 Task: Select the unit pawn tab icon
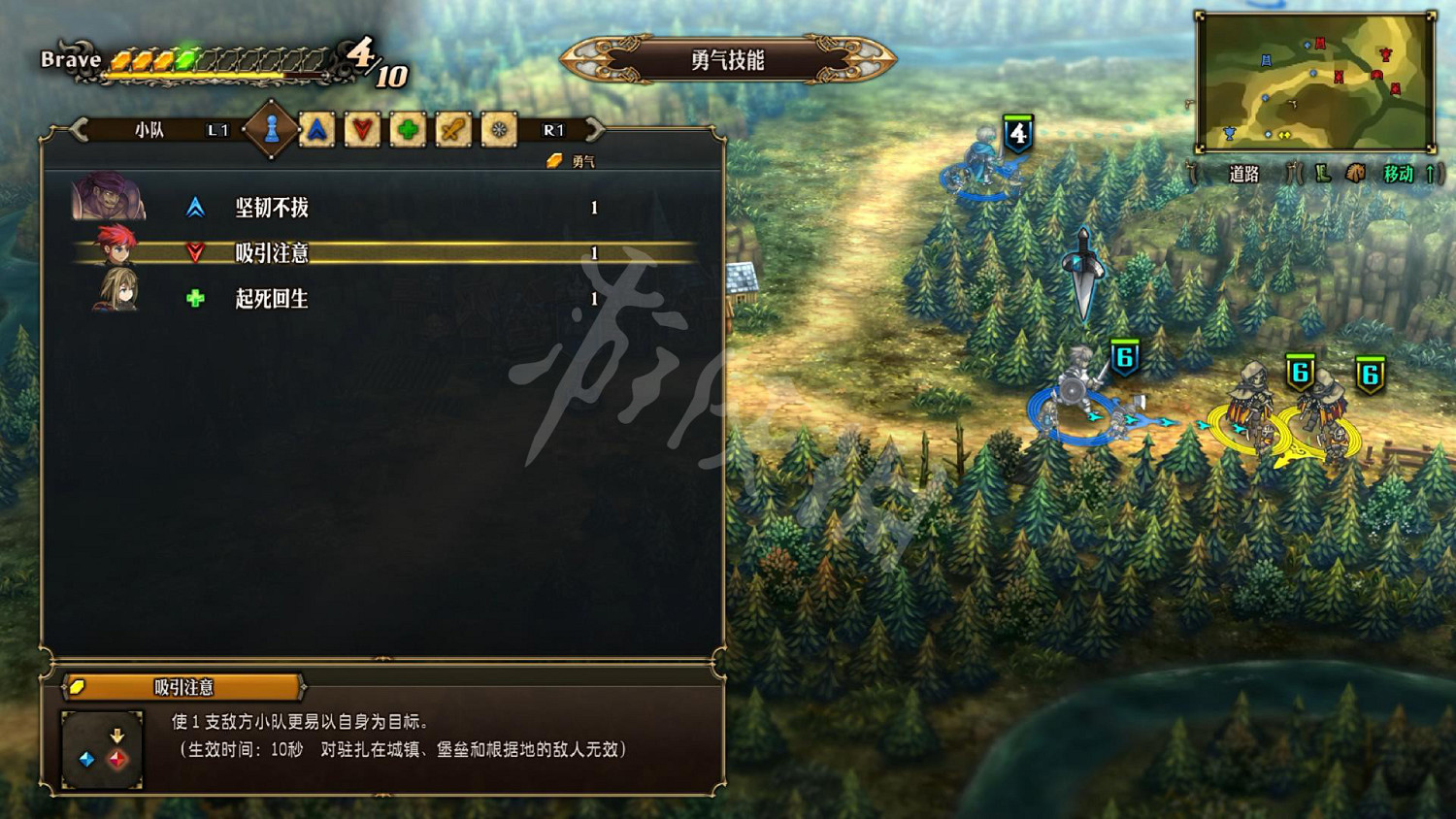coord(273,127)
